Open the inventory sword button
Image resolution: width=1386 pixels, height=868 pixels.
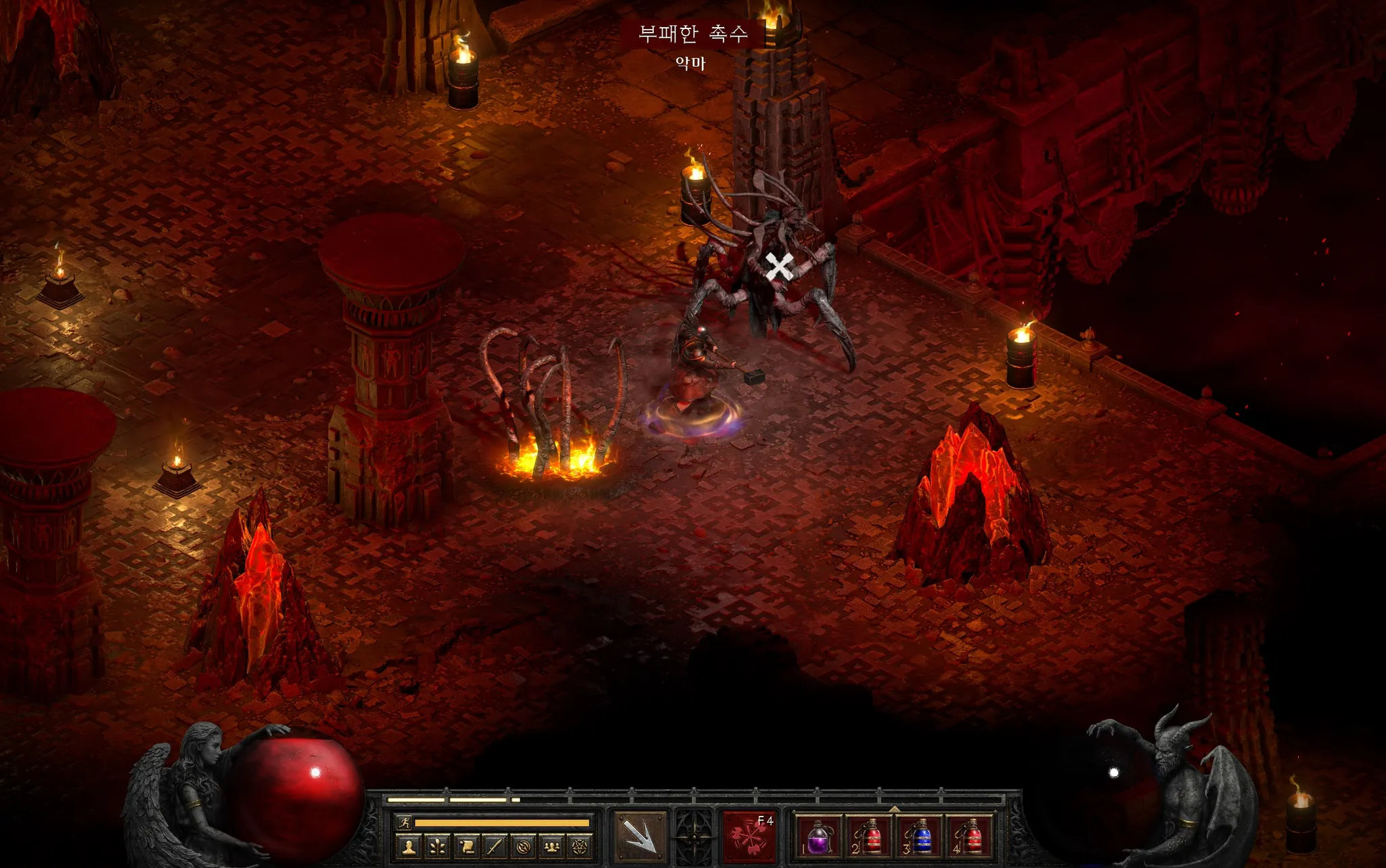pyautogui.click(x=495, y=846)
